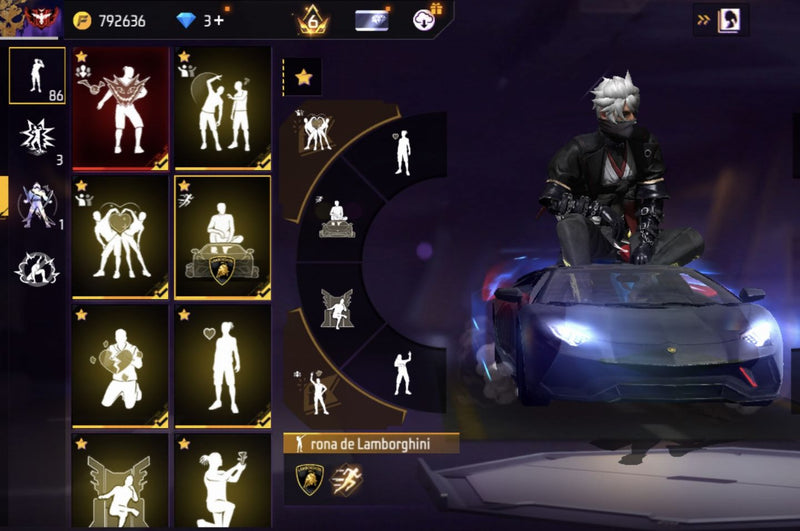
Task: Switch to the ringed character tab showing 1
Action: [x=37, y=203]
